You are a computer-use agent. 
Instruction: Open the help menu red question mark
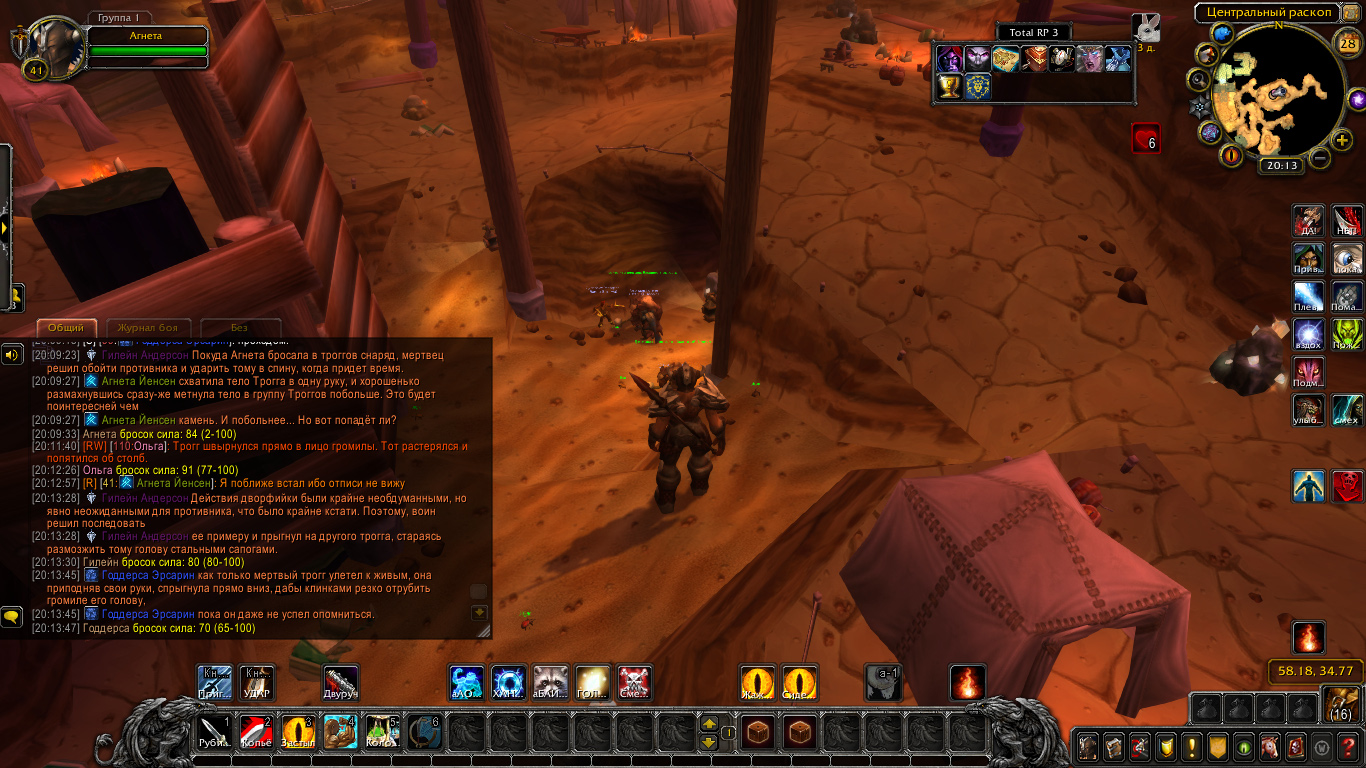point(1349,746)
